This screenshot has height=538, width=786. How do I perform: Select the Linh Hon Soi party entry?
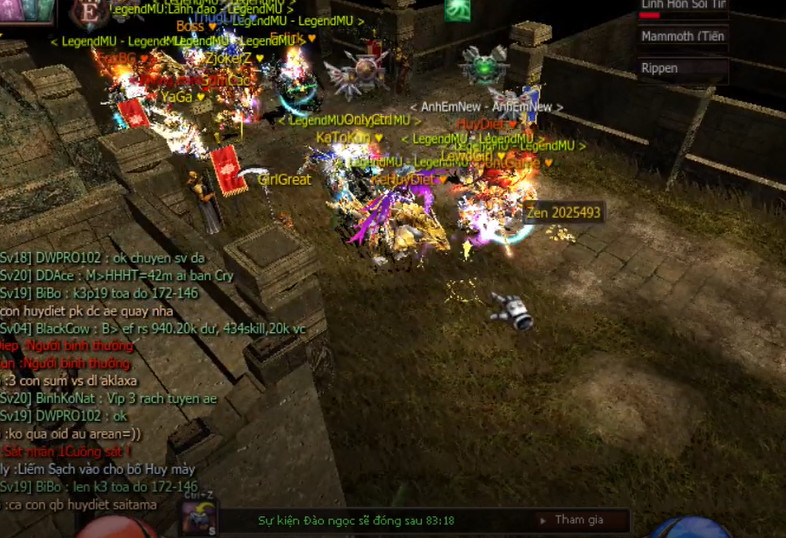pyautogui.click(x=684, y=7)
